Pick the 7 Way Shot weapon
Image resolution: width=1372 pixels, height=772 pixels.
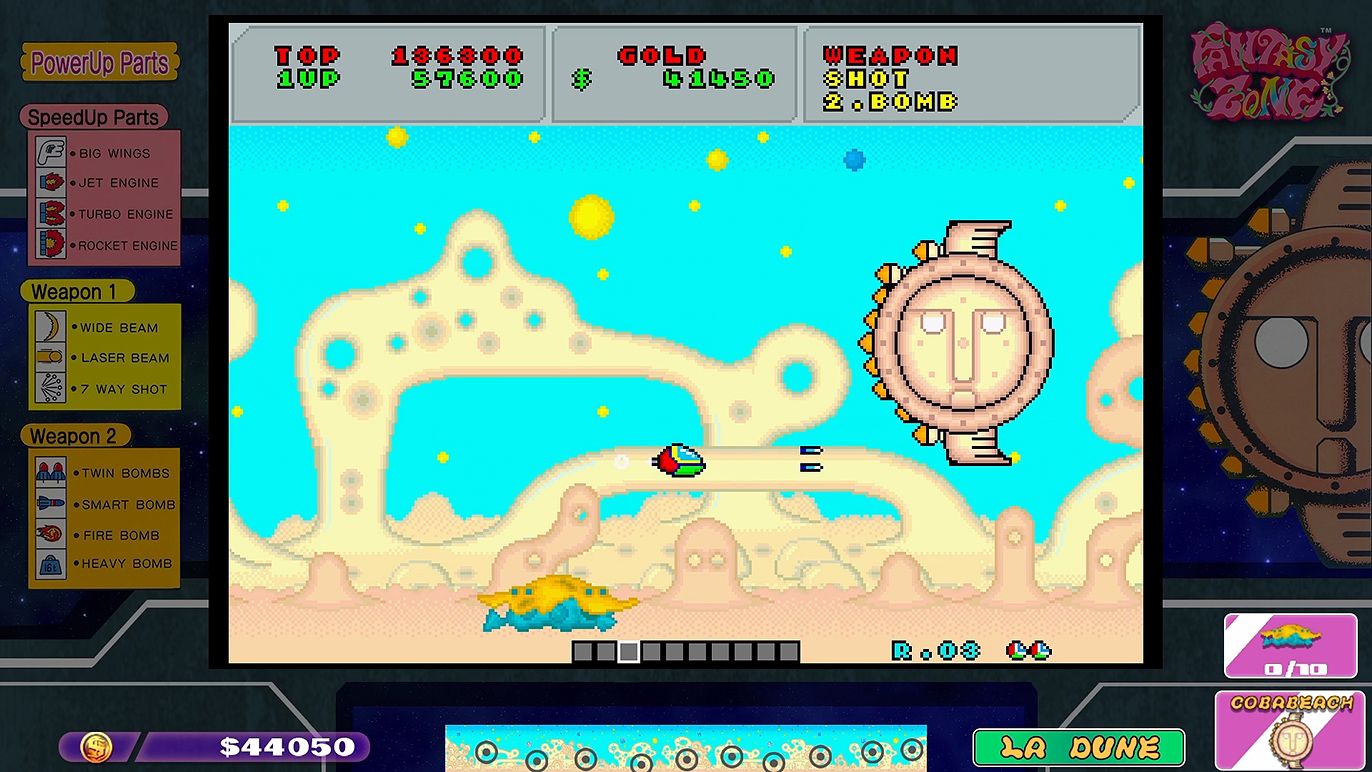point(104,389)
